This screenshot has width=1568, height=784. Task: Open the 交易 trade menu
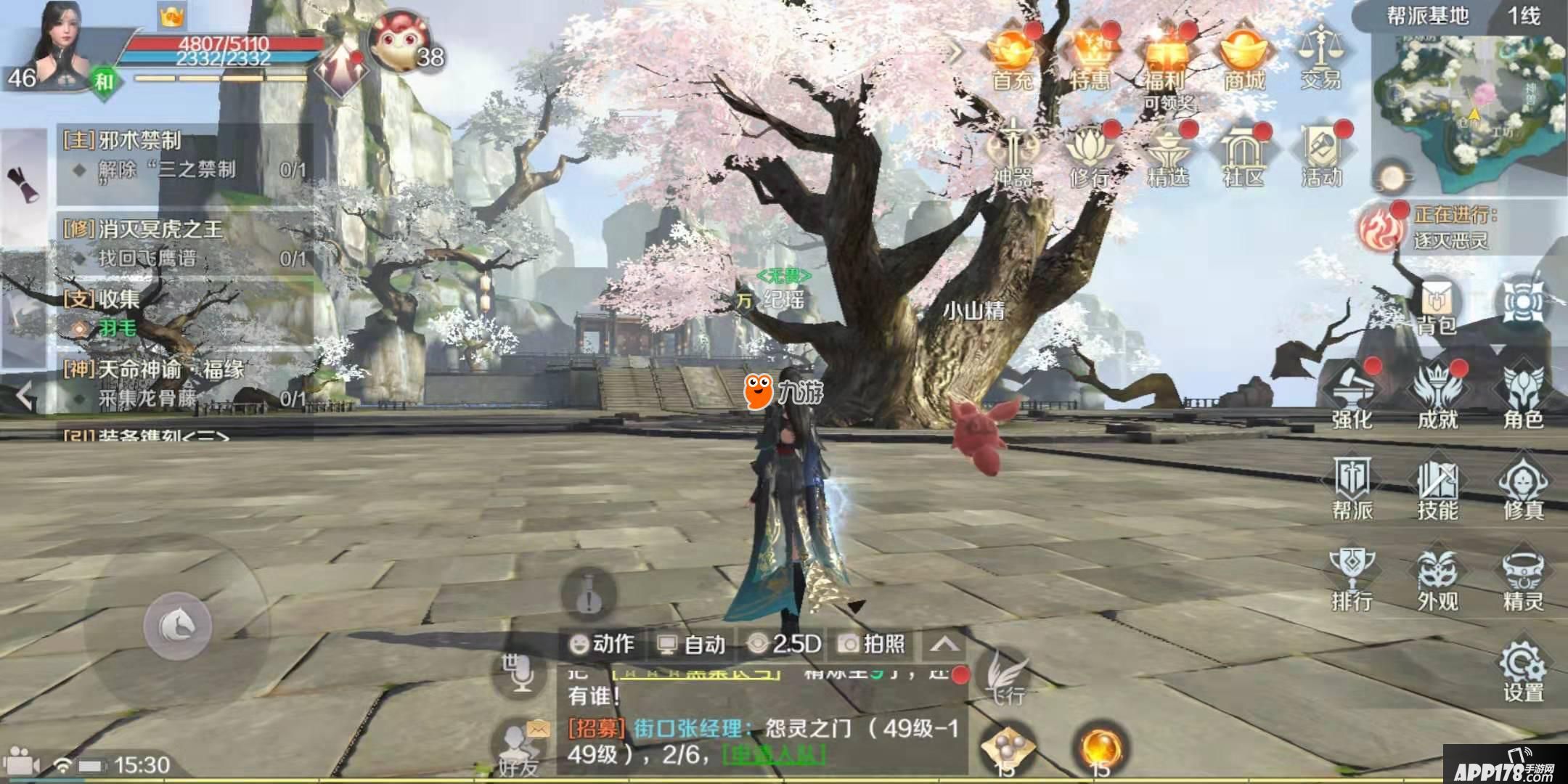pos(1320,57)
